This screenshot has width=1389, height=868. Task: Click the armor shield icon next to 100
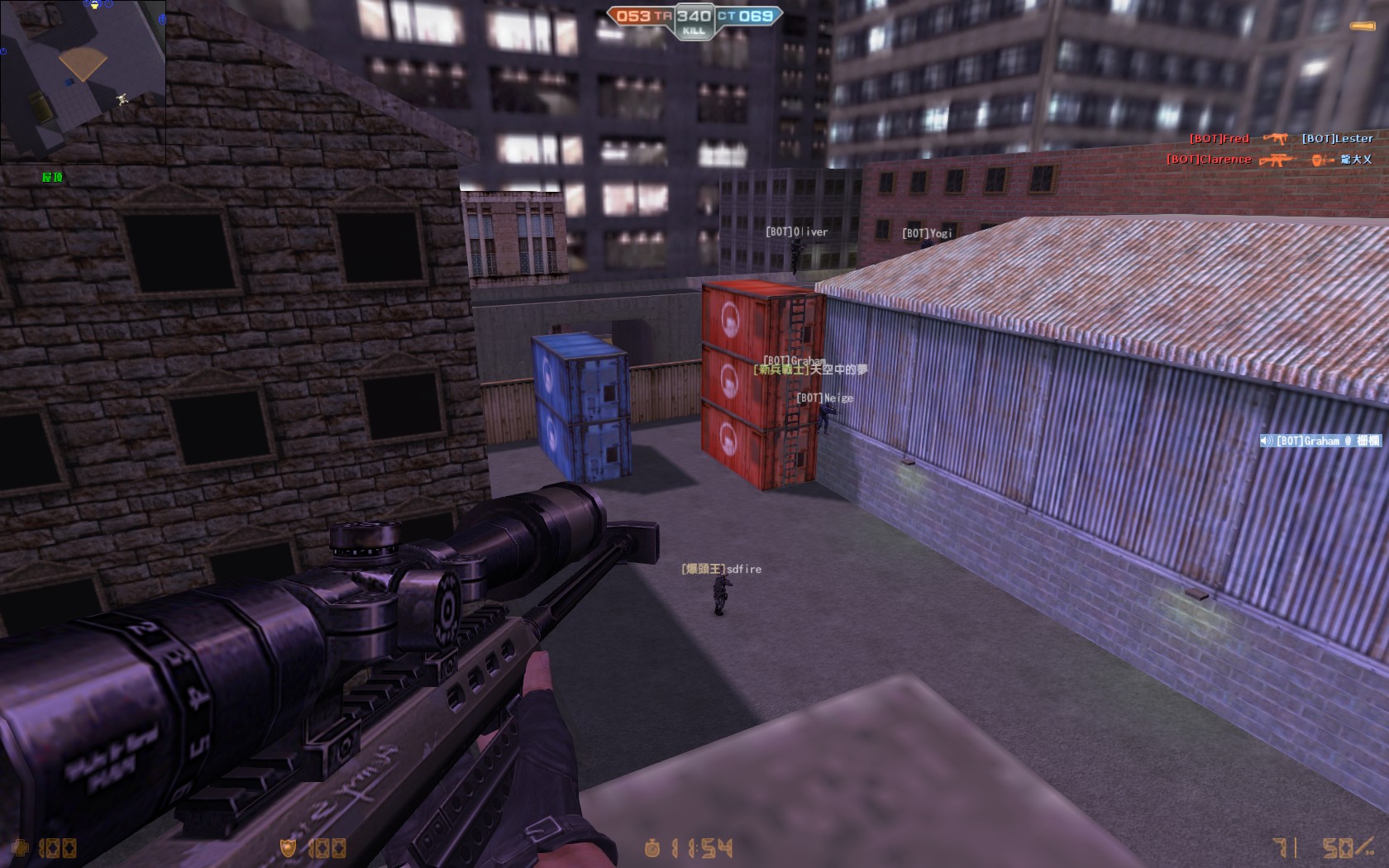click(x=288, y=847)
